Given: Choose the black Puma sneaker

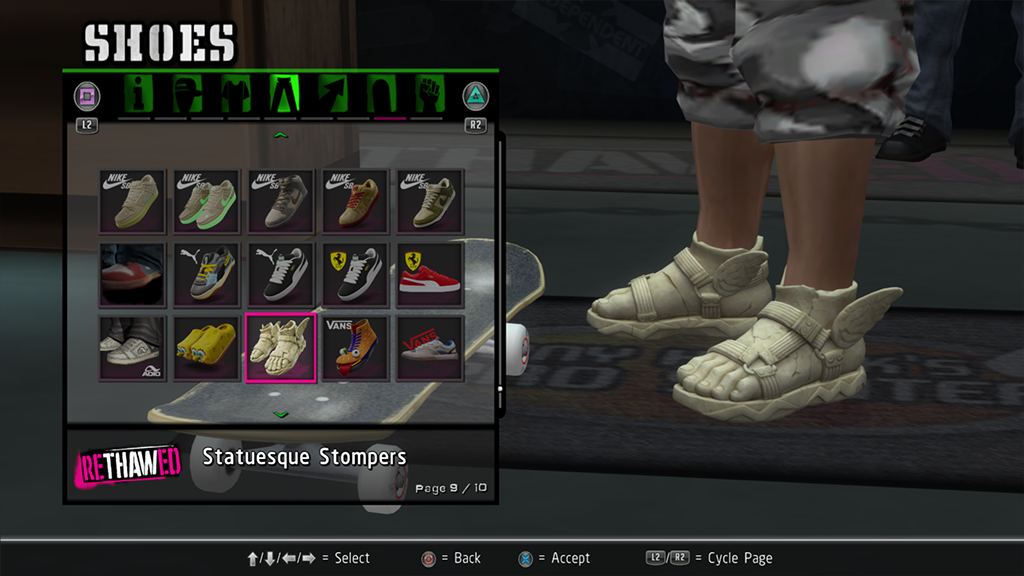Looking at the screenshot, I should tap(281, 275).
